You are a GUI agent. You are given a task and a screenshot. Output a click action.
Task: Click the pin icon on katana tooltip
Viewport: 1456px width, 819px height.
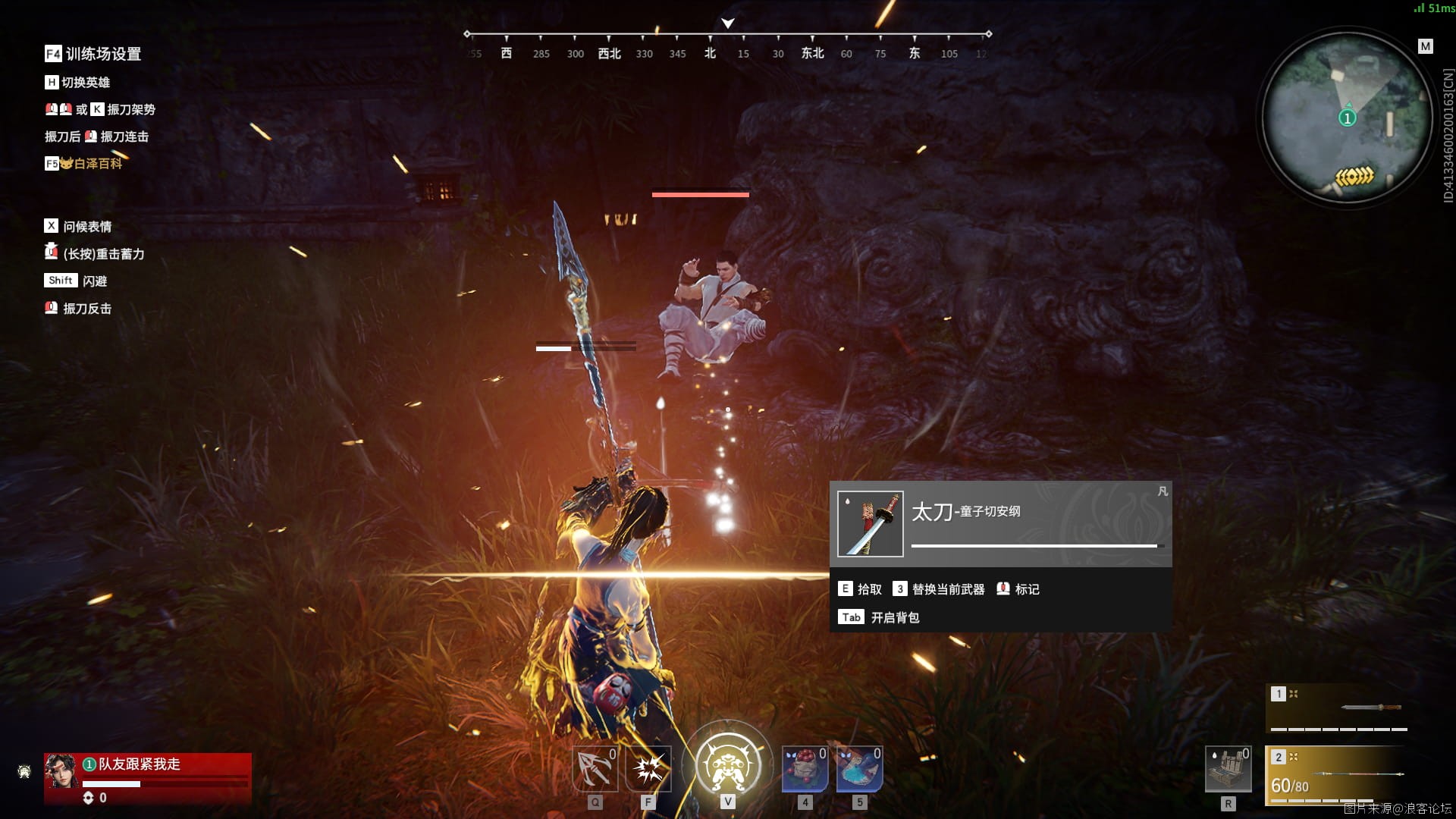coord(1163,491)
